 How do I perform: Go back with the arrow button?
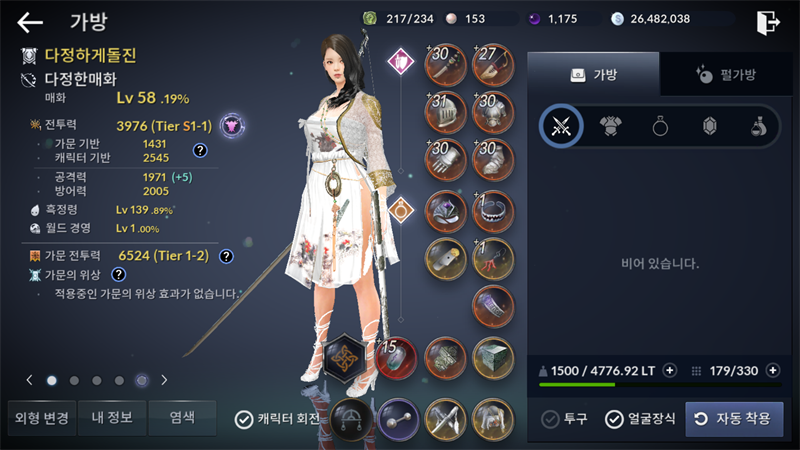(x=30, y=22)
